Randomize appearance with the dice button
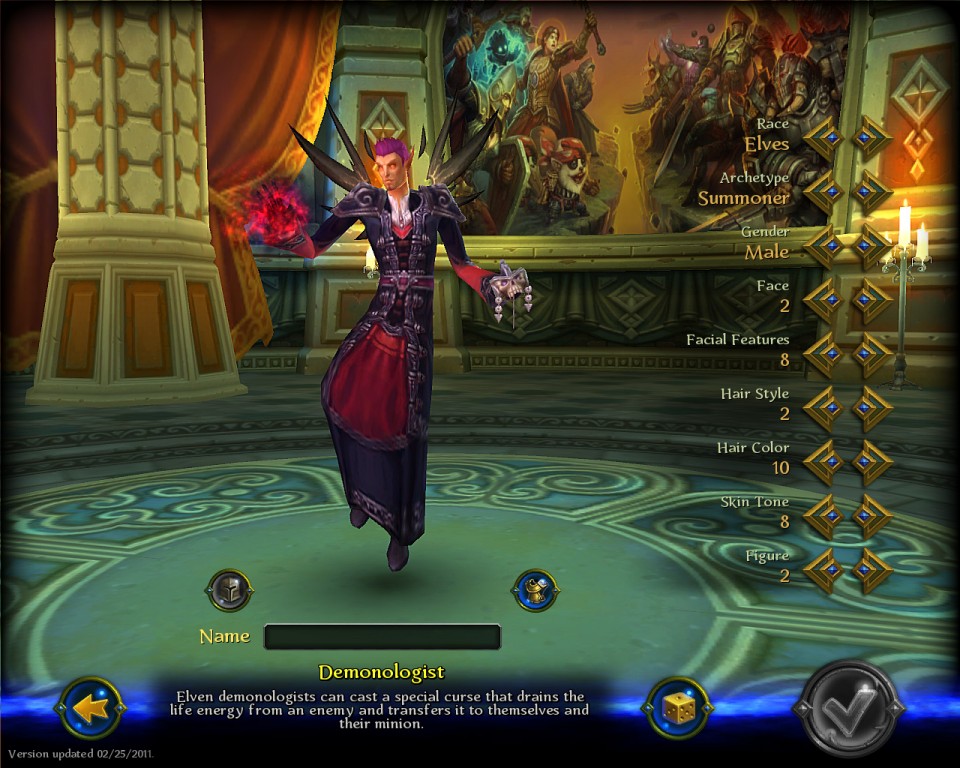 (677, 708)
